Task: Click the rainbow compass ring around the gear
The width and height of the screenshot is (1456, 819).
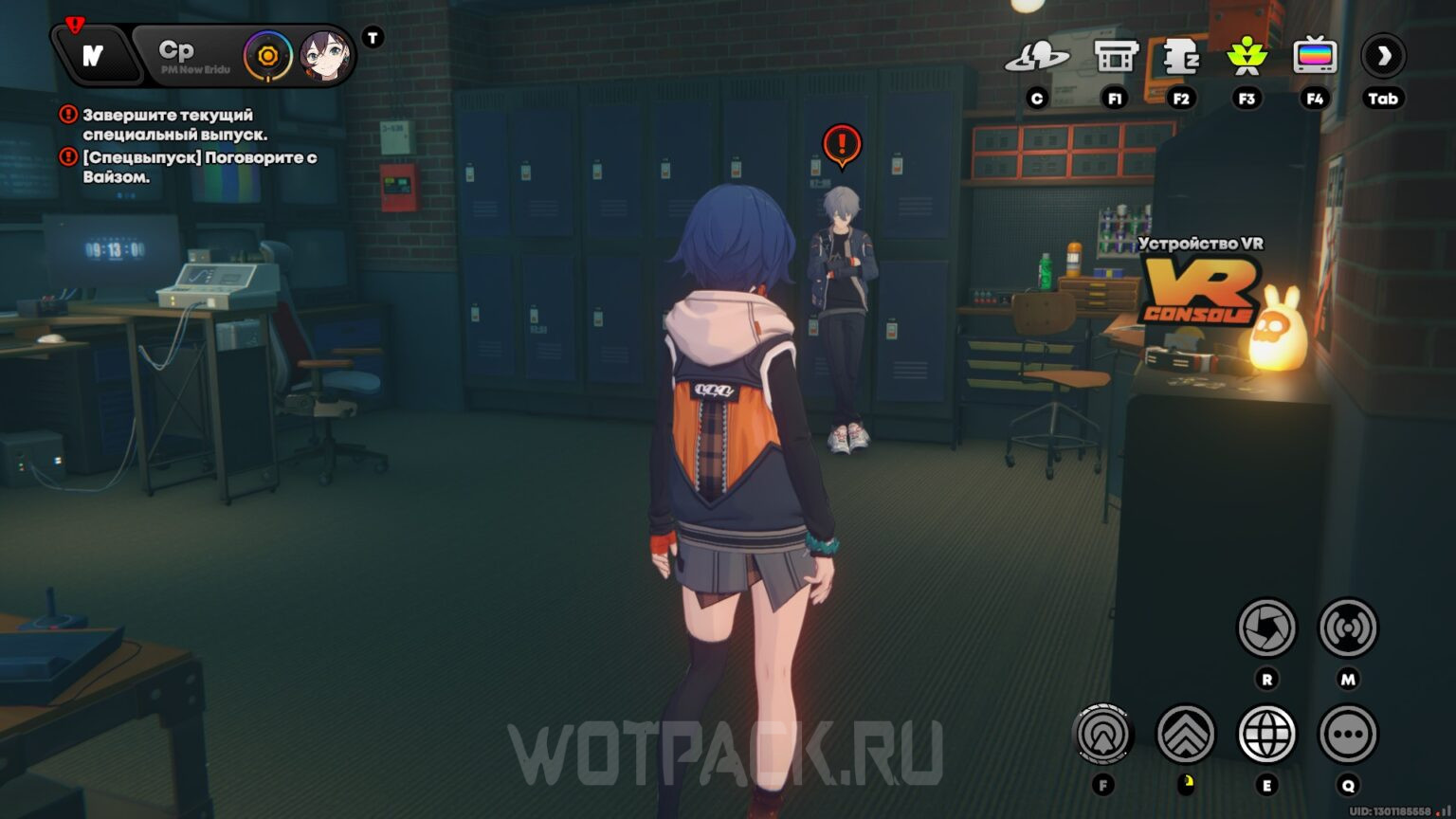Action: pos(266,55)
